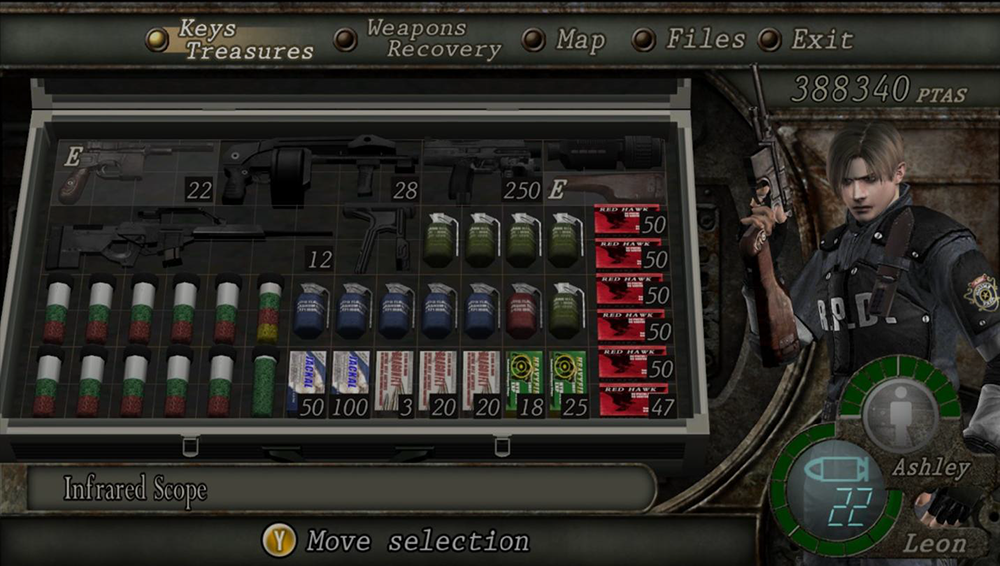Pick the TMP with 250 rounds

[482, 166]
